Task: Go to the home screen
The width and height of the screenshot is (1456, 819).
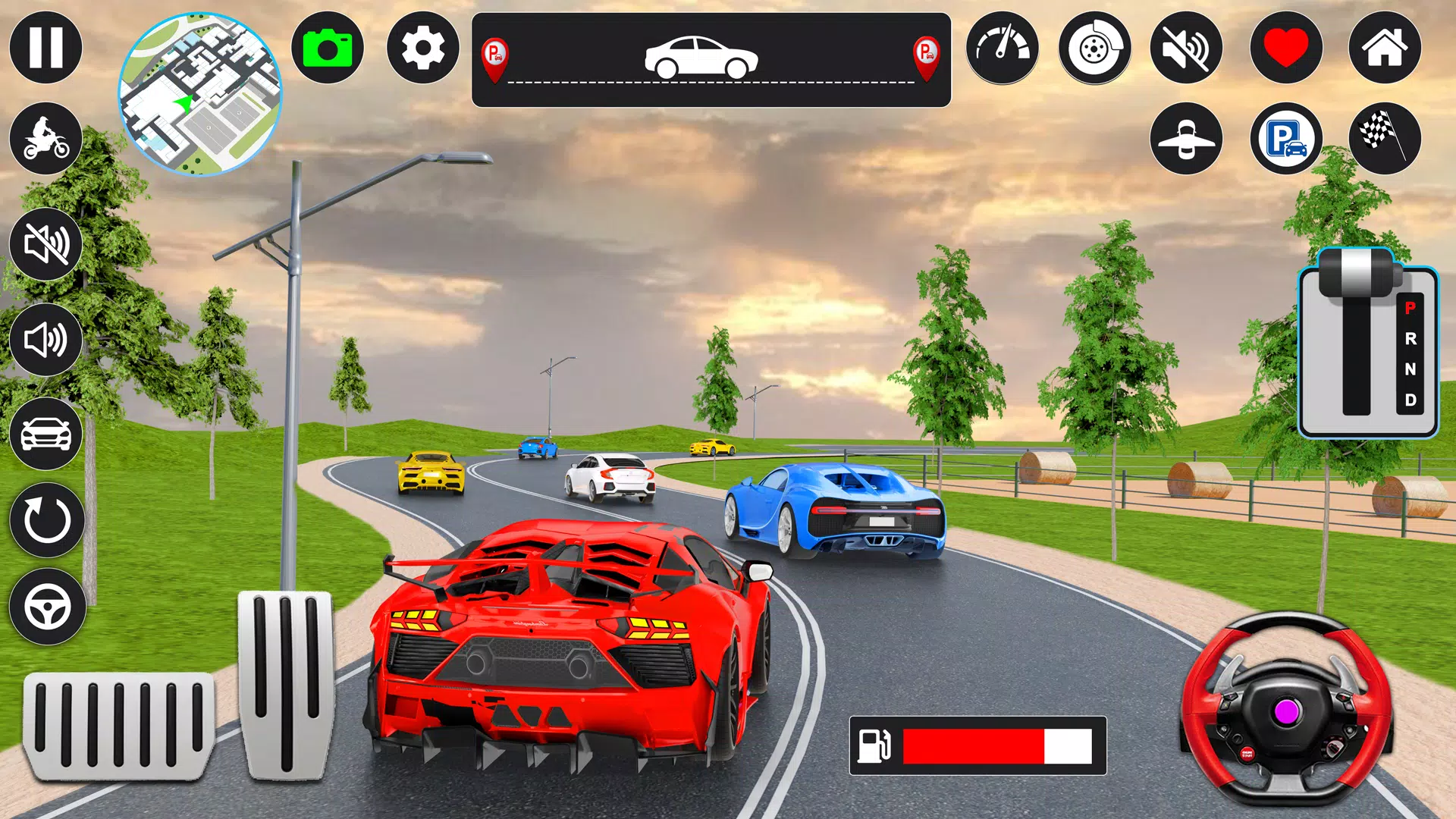Action: click(1385, 48)
